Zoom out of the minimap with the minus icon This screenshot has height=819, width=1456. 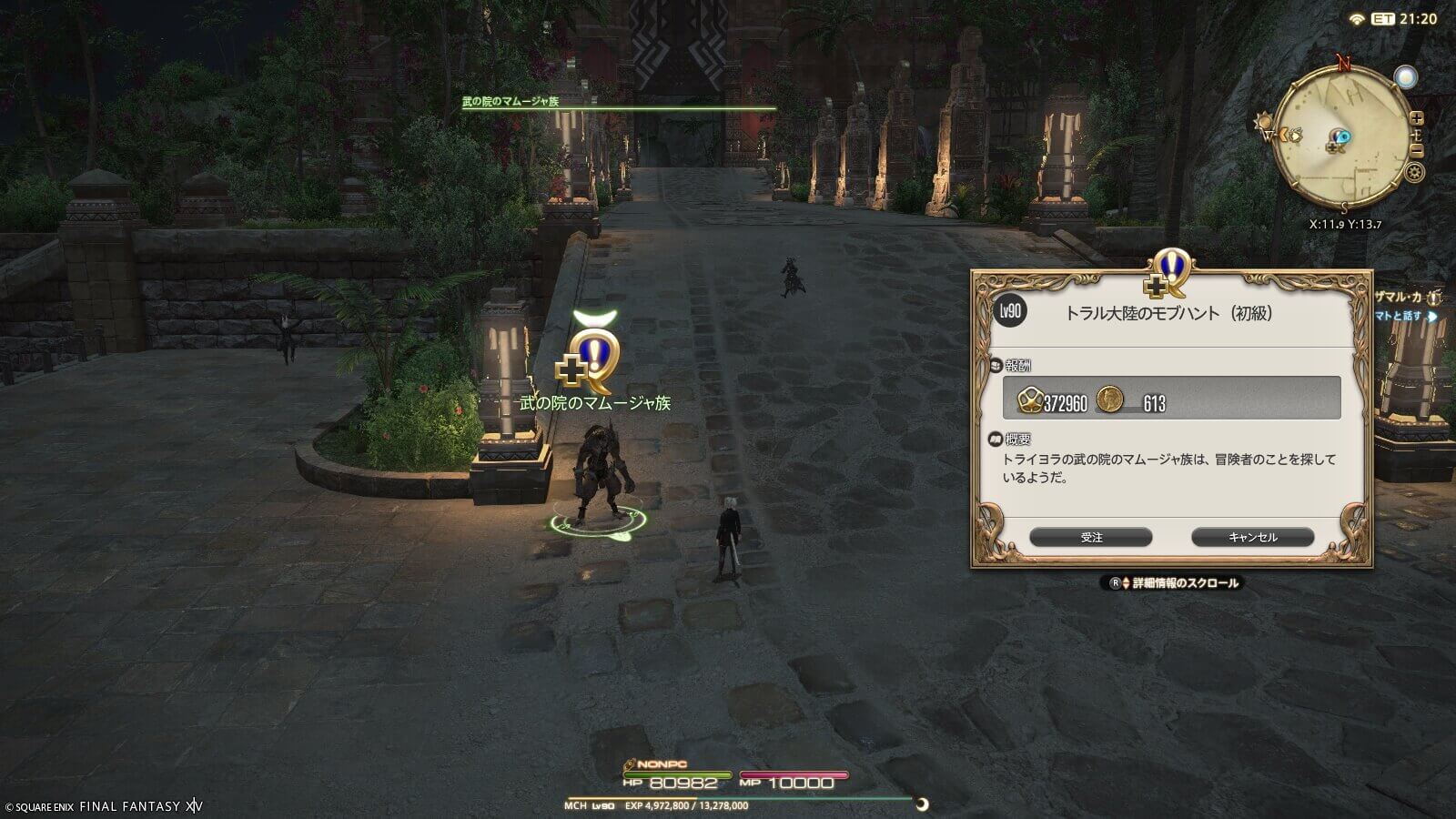(1415, 149)
